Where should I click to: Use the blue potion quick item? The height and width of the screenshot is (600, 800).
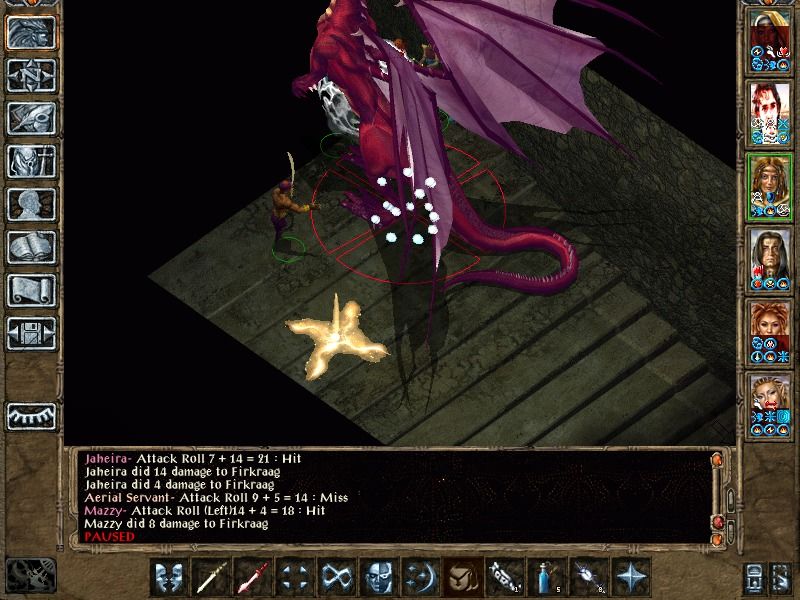(x=547, y=577)
